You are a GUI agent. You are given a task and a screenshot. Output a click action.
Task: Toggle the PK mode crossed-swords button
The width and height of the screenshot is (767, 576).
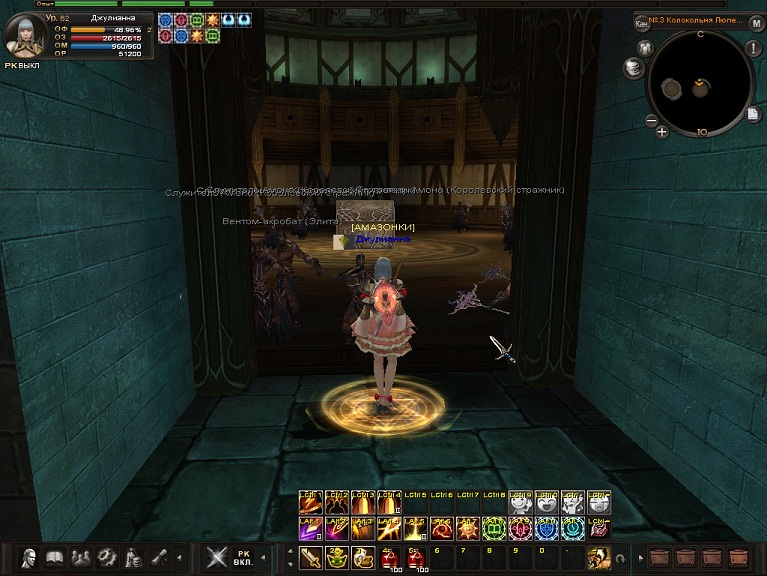(217, 558)
